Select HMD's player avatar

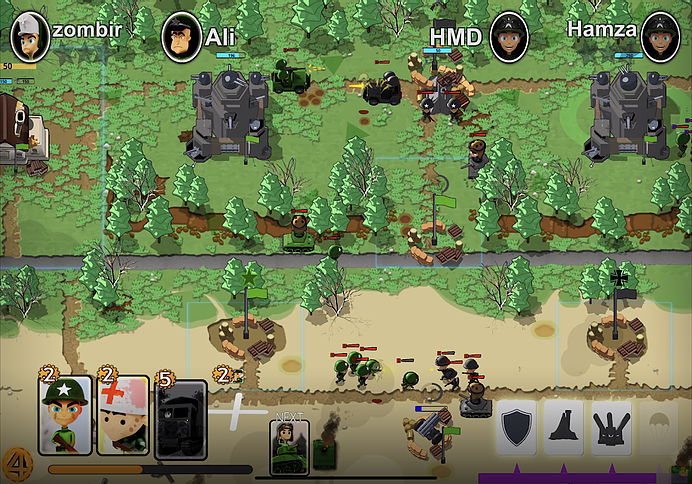508,37
